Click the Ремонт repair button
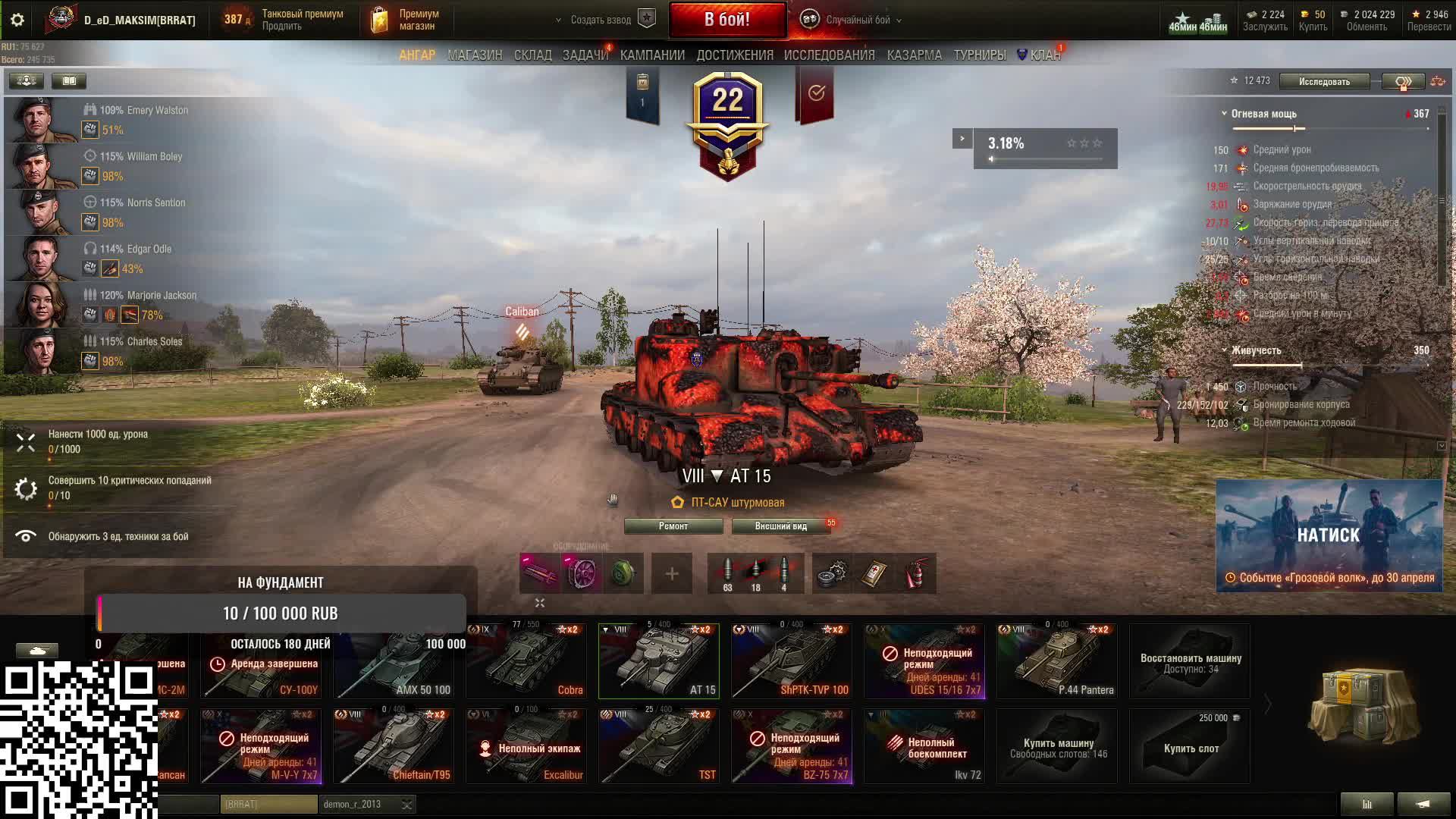 673,526
